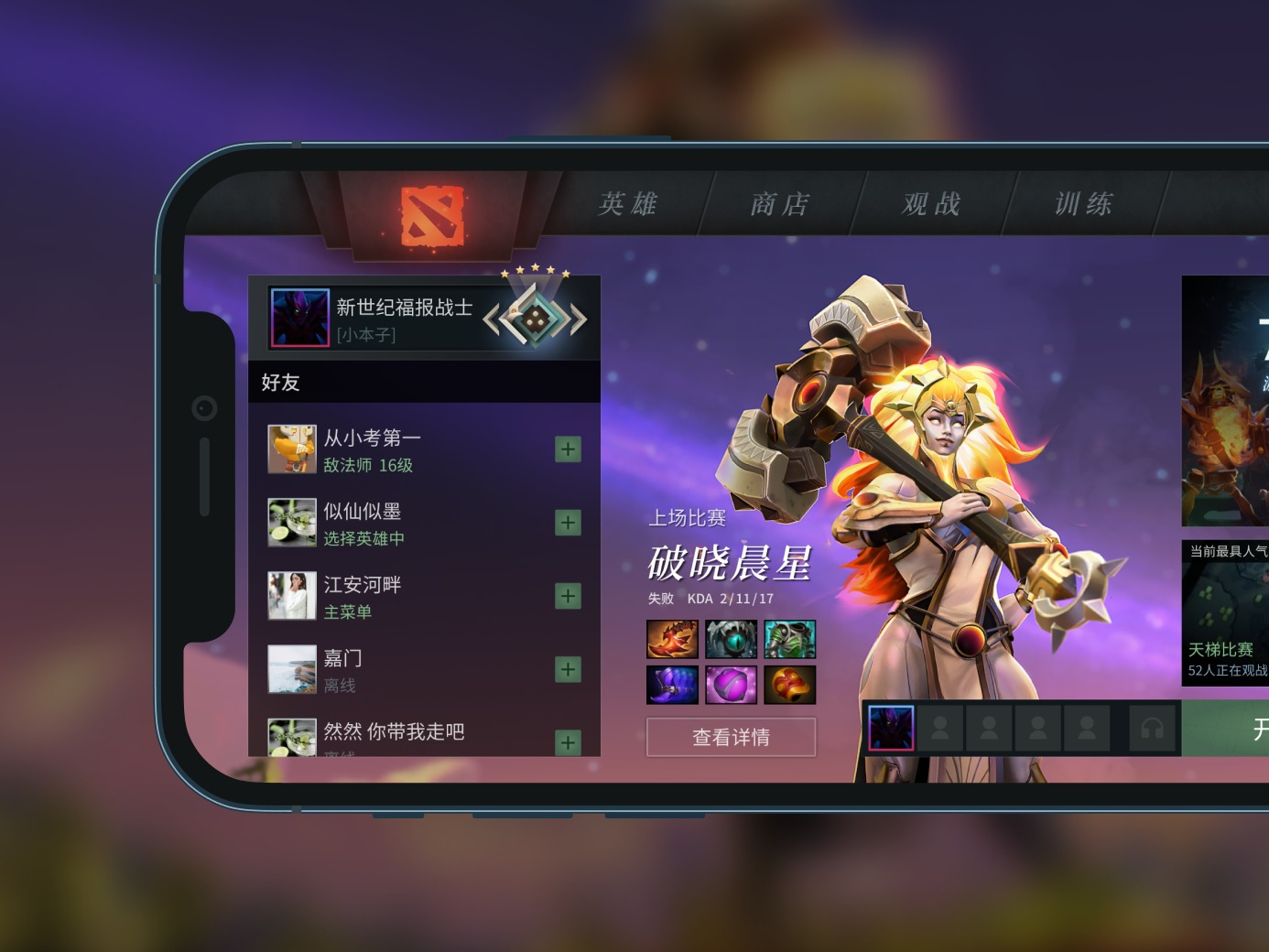This screenshot has height=952, width=1269.
Task: Click the purple dagger item icon
Action: point(671,684)
